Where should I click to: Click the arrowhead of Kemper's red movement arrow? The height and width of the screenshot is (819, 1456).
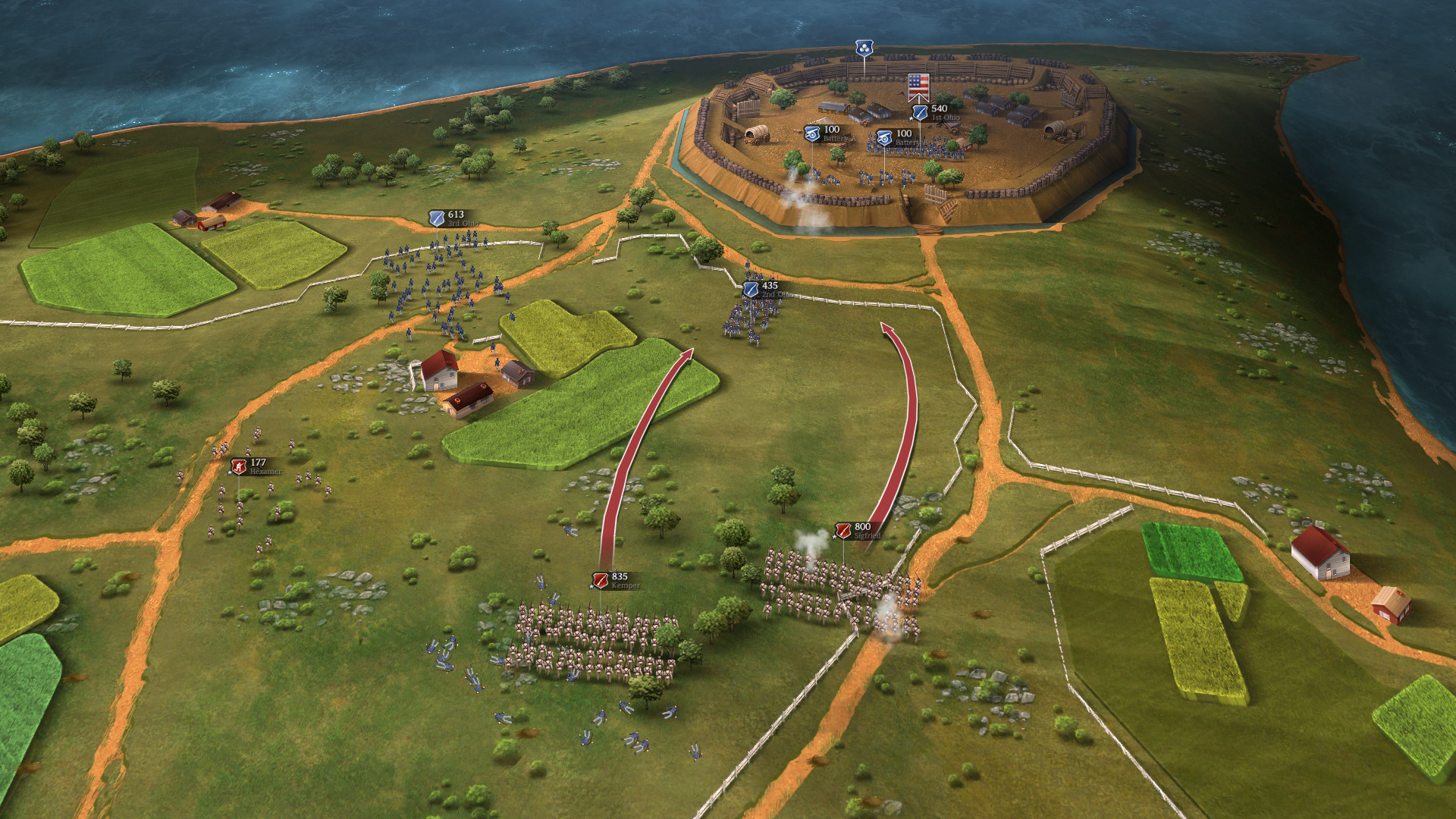point(690,354)
